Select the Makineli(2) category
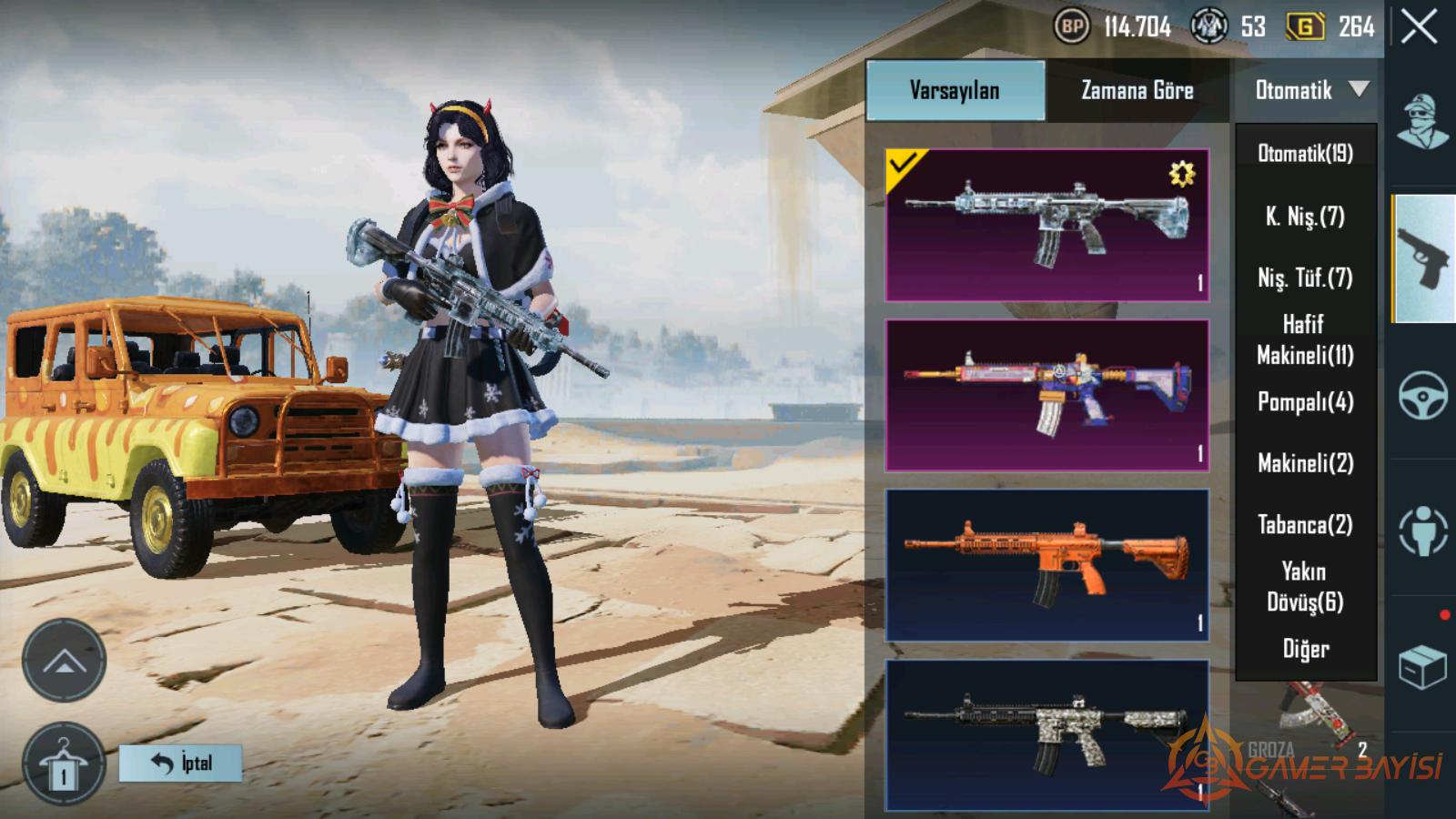 1305,463
